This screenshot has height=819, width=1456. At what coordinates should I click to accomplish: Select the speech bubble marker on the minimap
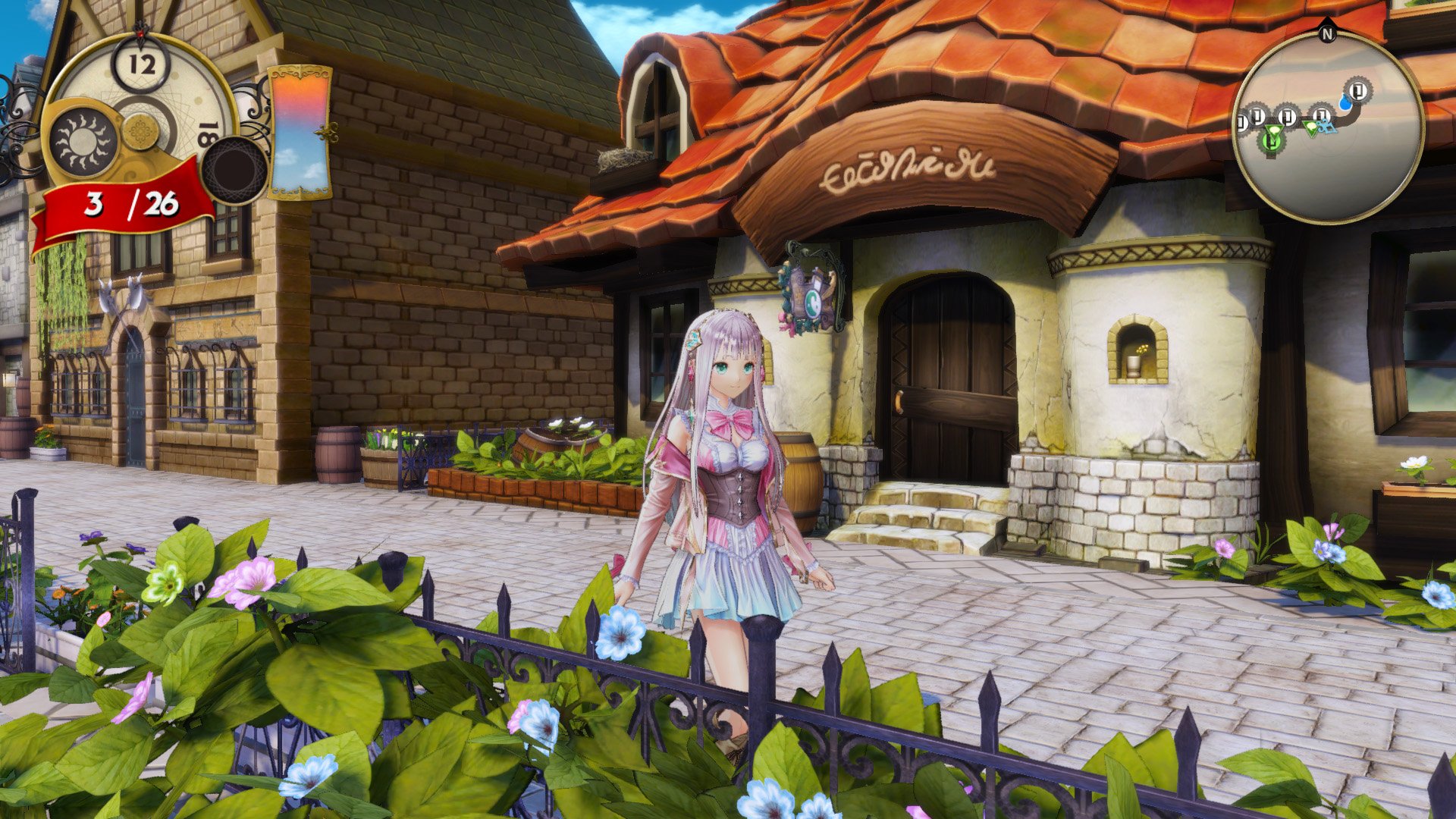1273,127
